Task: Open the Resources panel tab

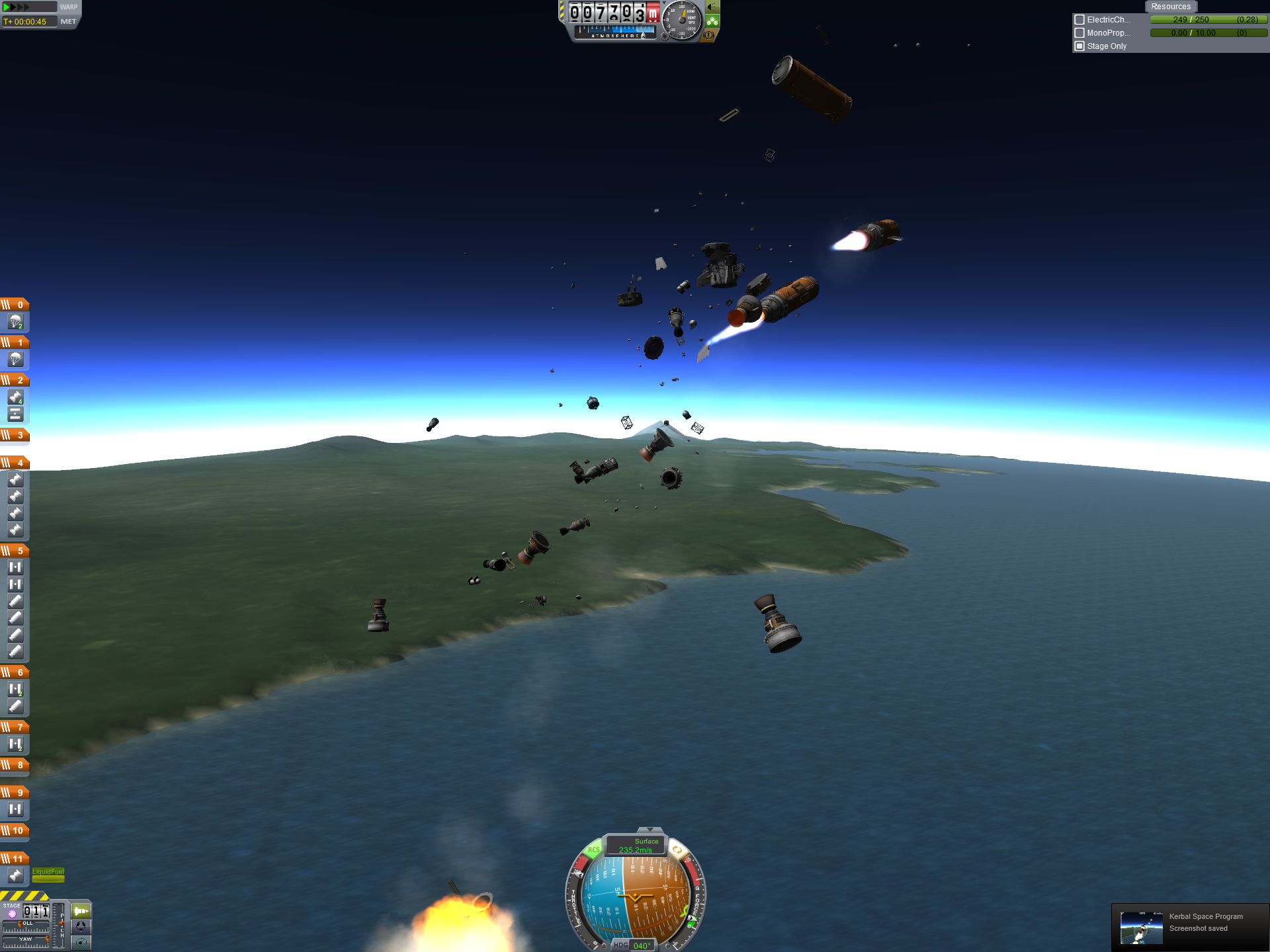Action: (x=1170, y=7)
